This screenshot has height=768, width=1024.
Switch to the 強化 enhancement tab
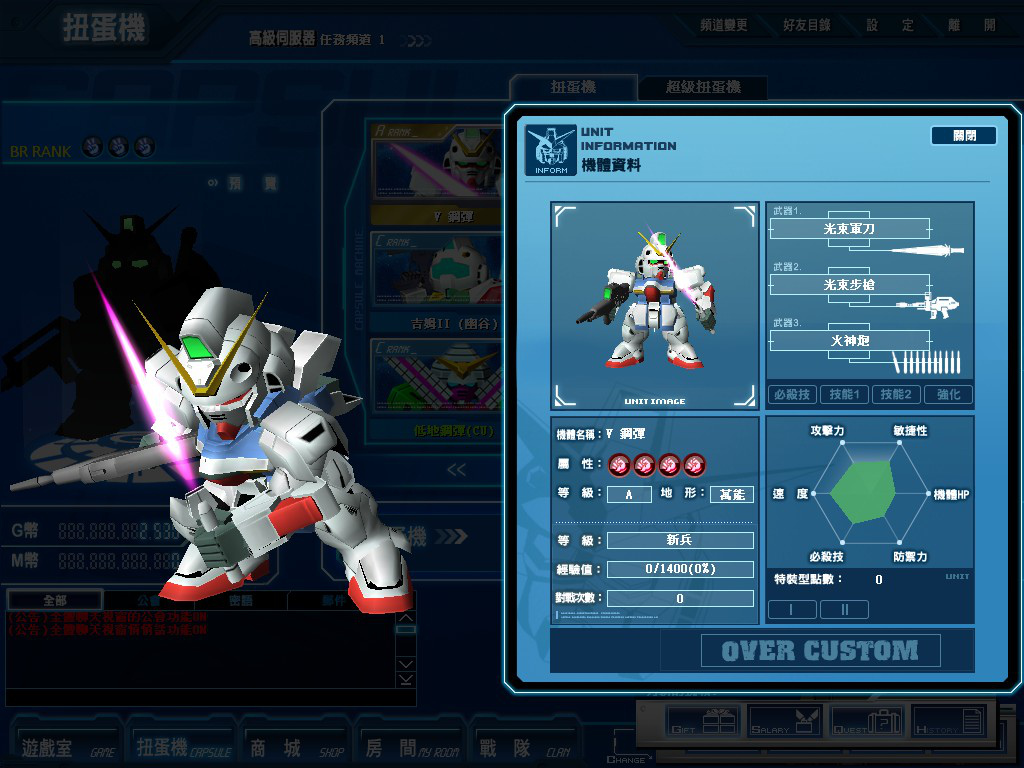(948, 395)
